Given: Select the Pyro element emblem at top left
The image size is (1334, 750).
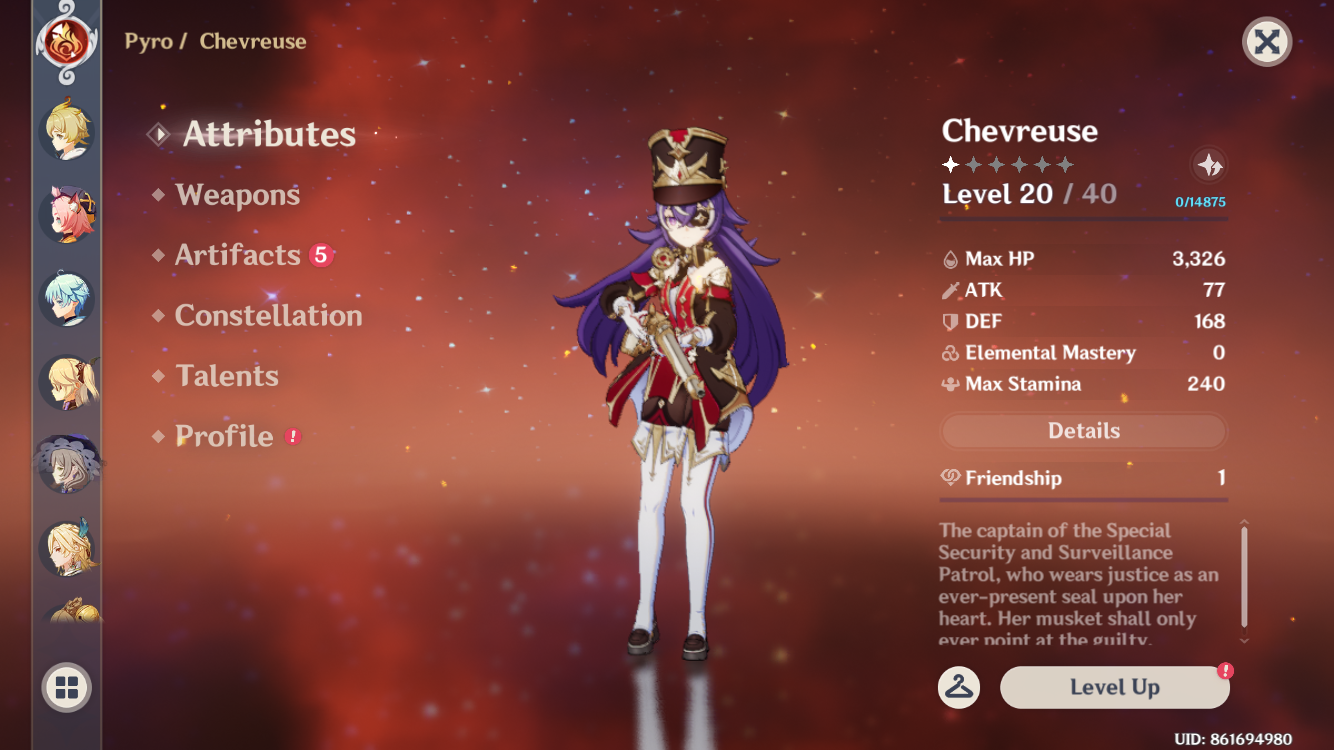Looking at the screenshot, I should 64,42.
